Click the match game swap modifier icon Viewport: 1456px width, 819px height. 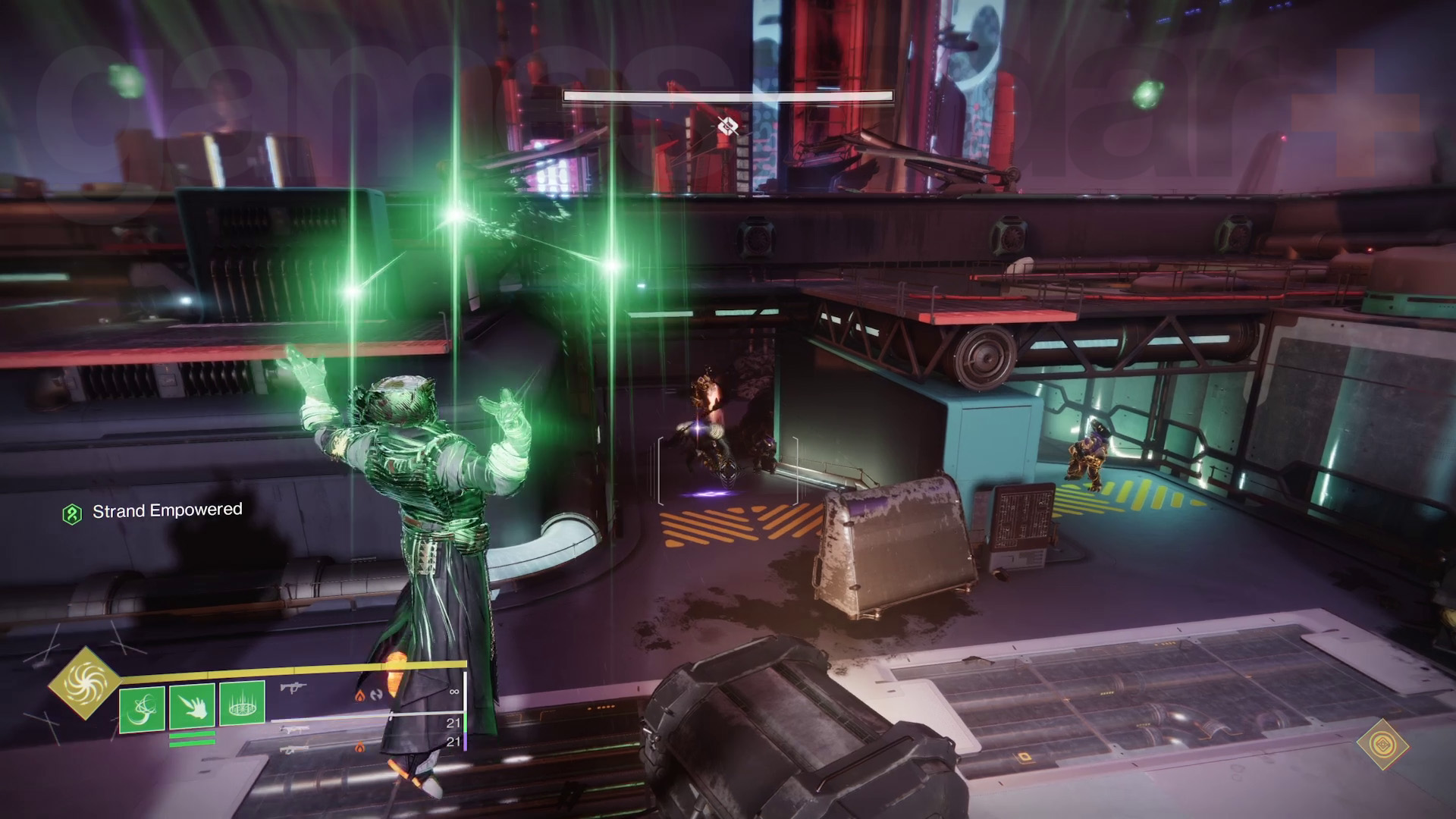(x=376, y=695)
